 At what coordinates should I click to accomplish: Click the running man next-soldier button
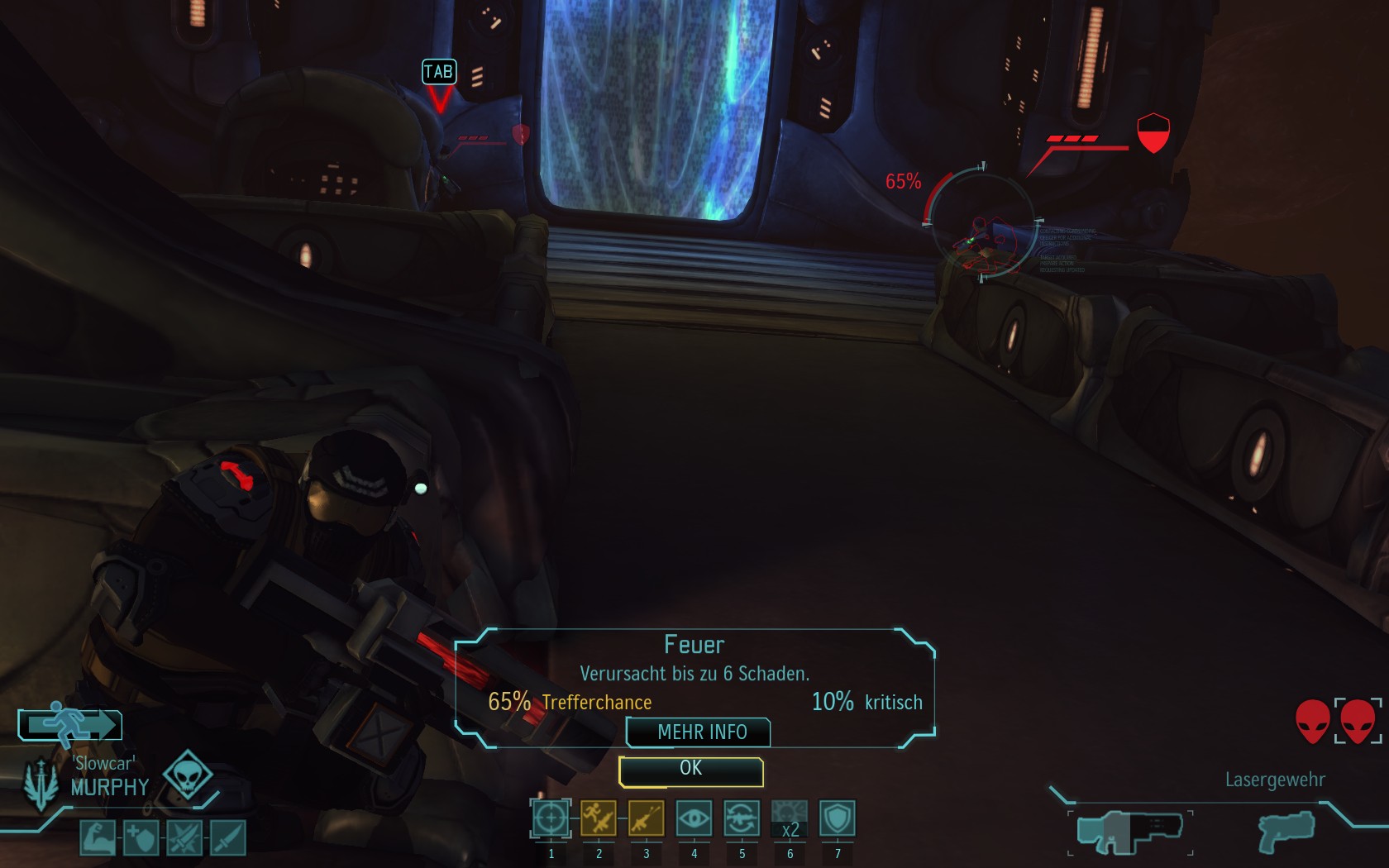pyautogui.click(x=70, y=725)
